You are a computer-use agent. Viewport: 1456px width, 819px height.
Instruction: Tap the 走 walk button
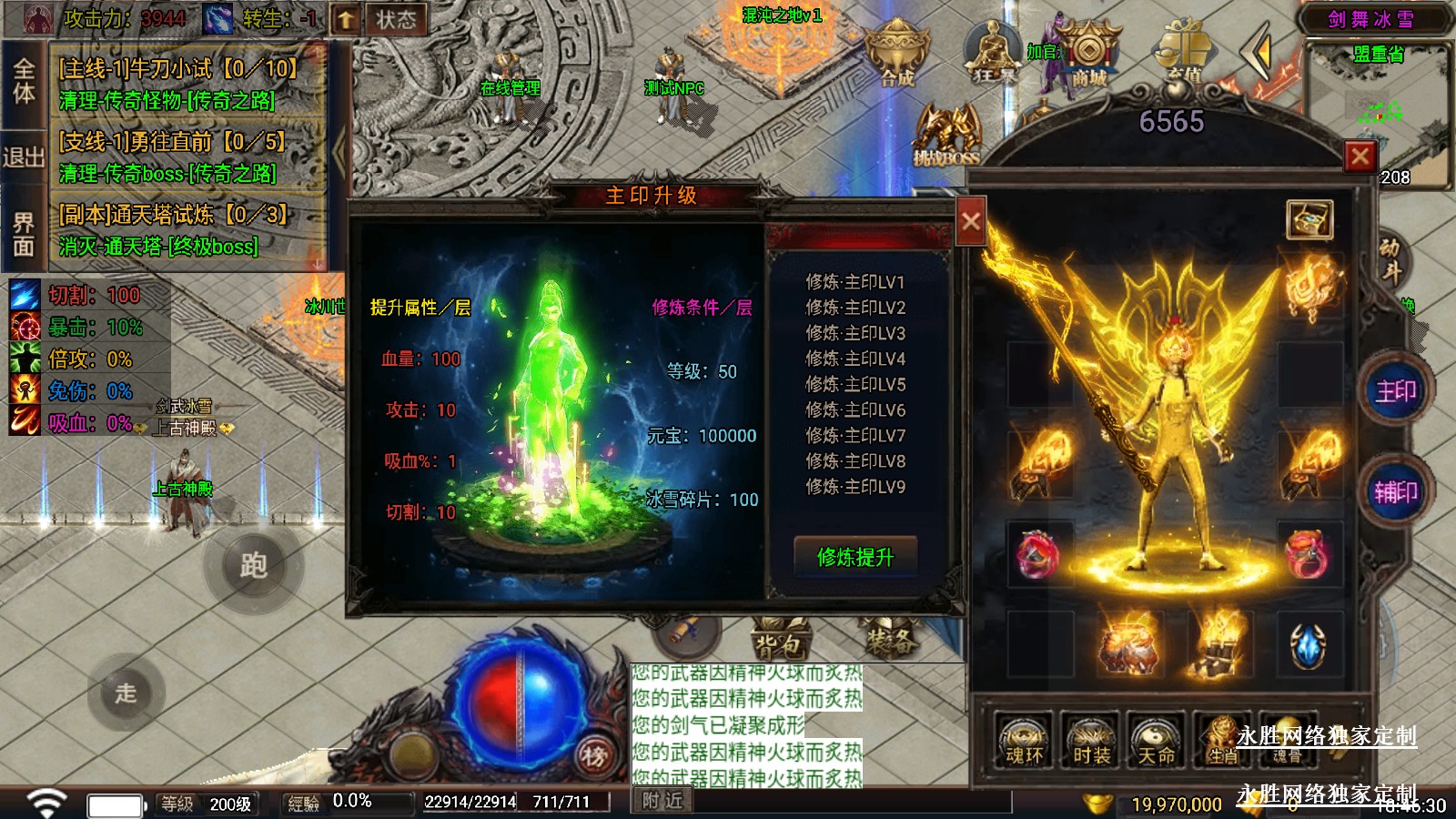126,693
